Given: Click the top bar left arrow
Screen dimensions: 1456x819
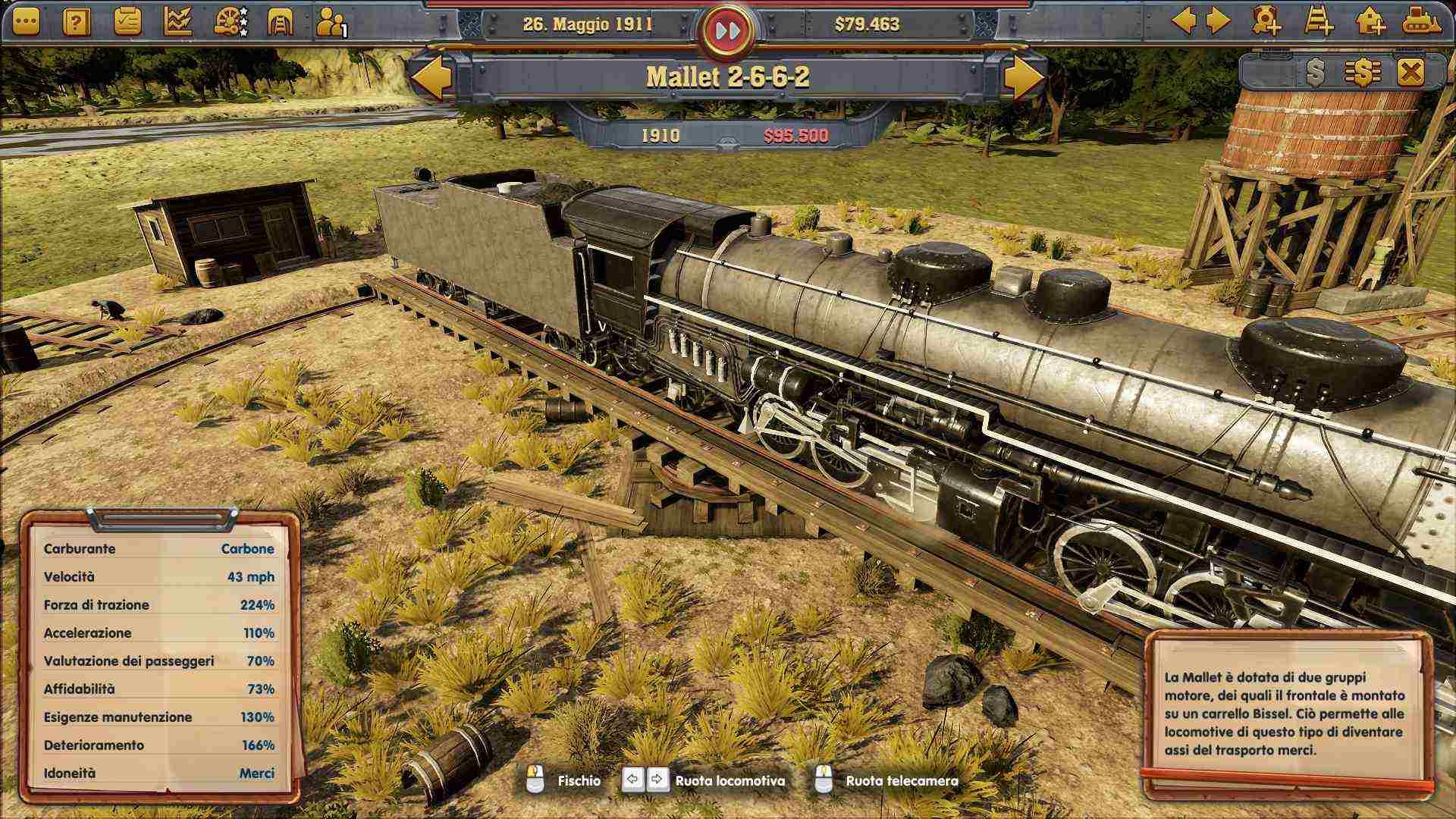Looking at the screenshot, I should (x=1183, y=20).
